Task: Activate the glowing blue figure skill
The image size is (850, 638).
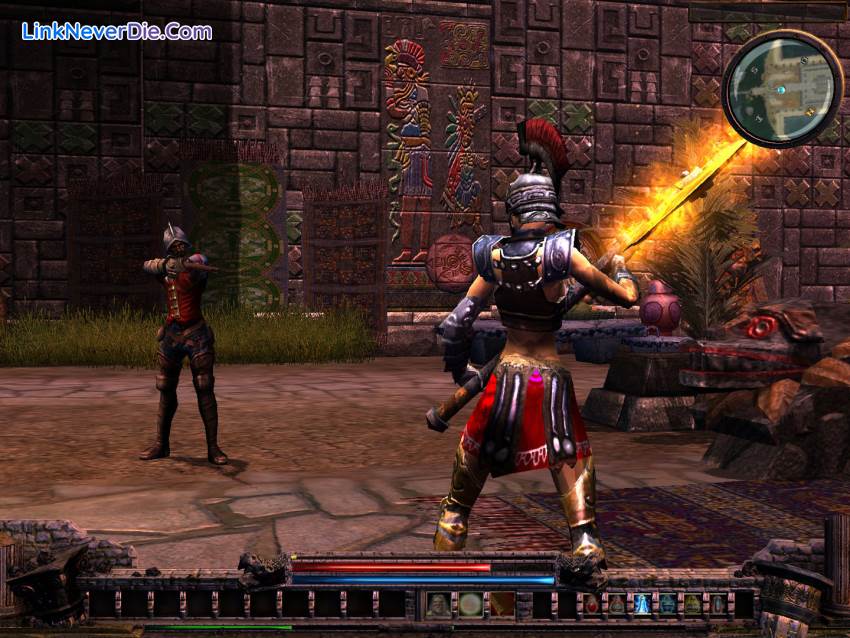Action: (x=642, y=604)
